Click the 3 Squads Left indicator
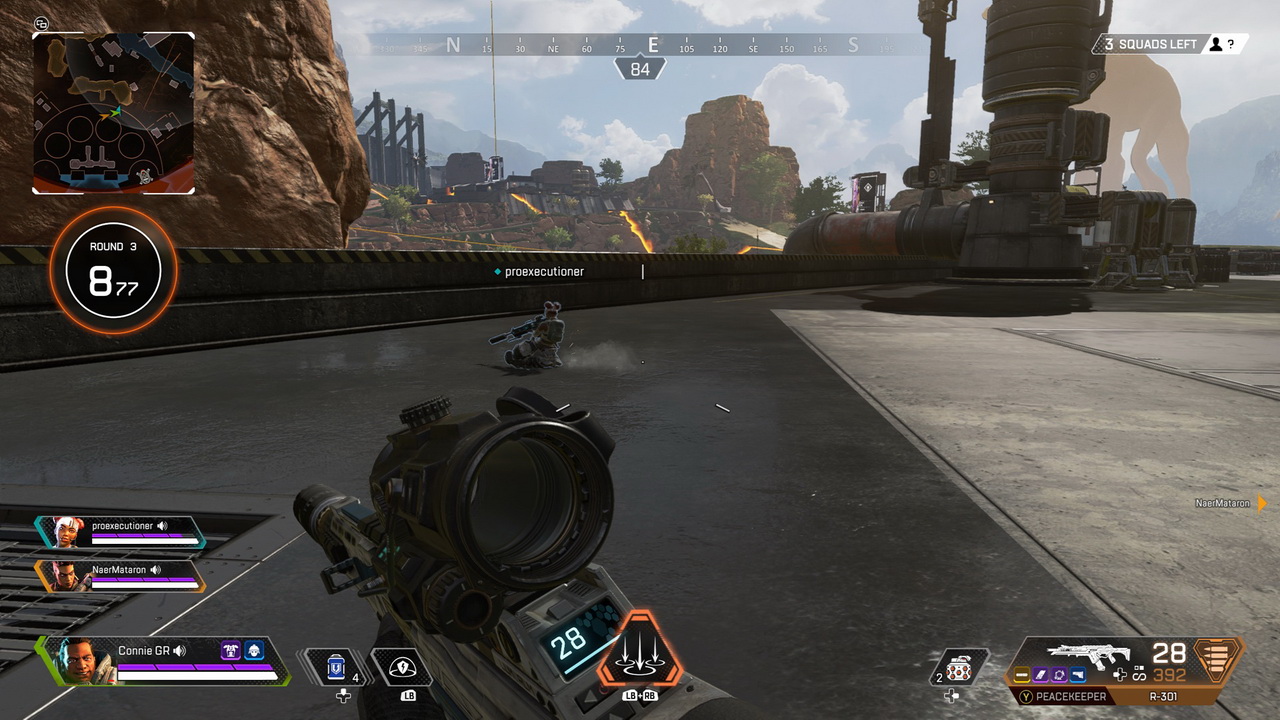 [1150, 44]
